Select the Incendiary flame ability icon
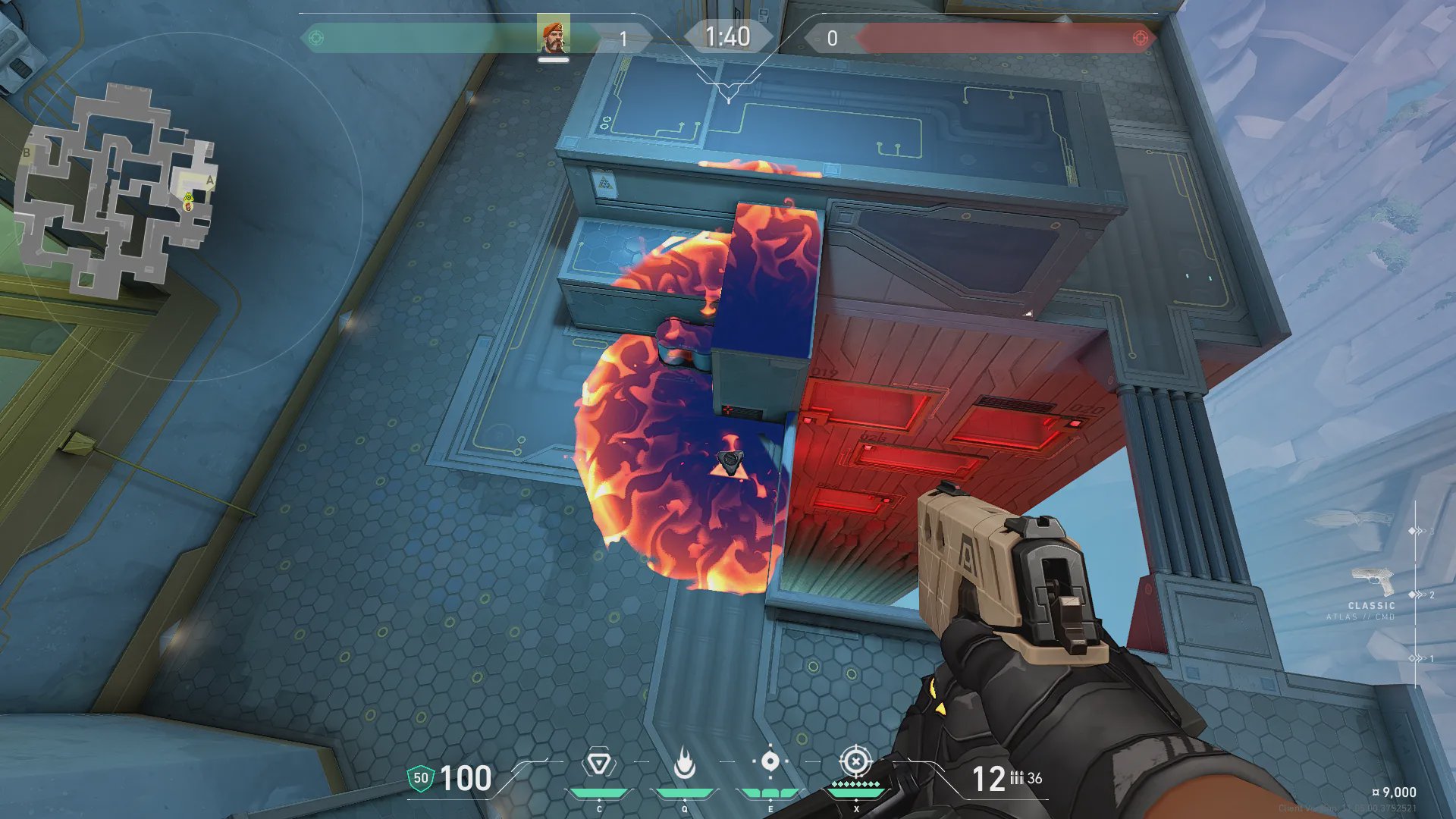The width and height of the screenshot is (1456, 819). coord(684,763)
